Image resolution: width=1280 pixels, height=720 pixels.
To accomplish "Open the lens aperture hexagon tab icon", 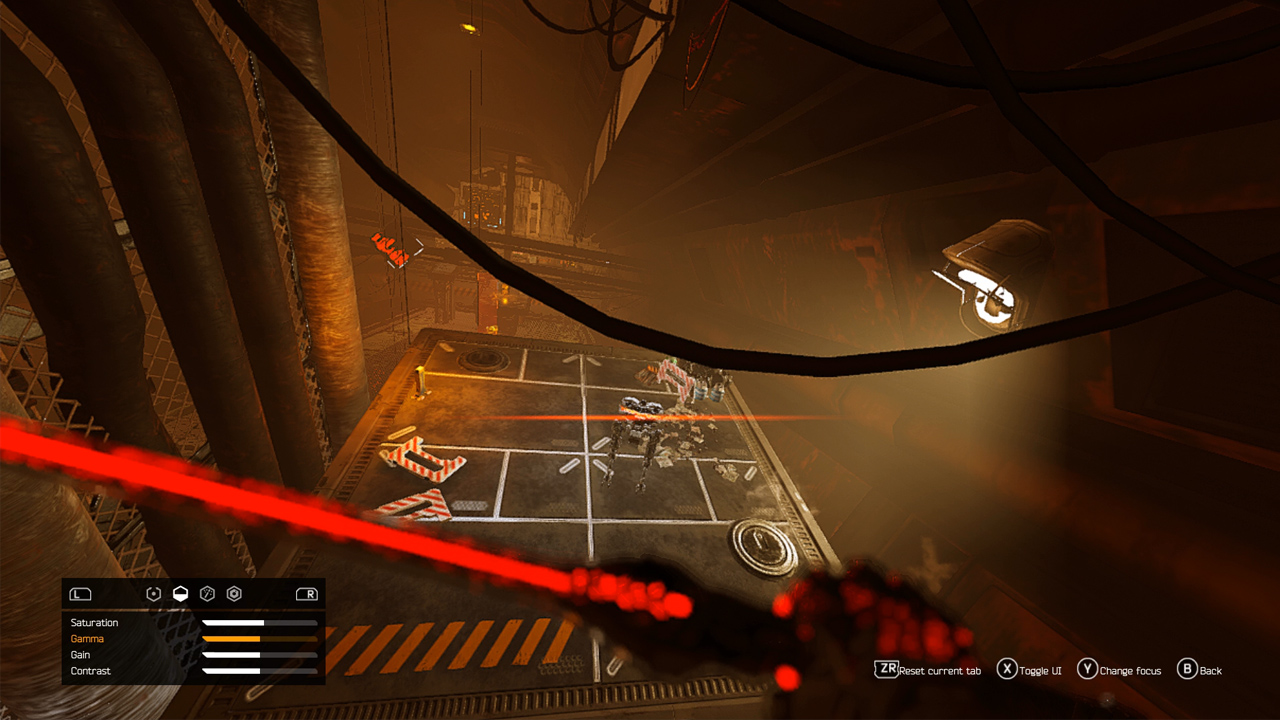I will 234,593.
